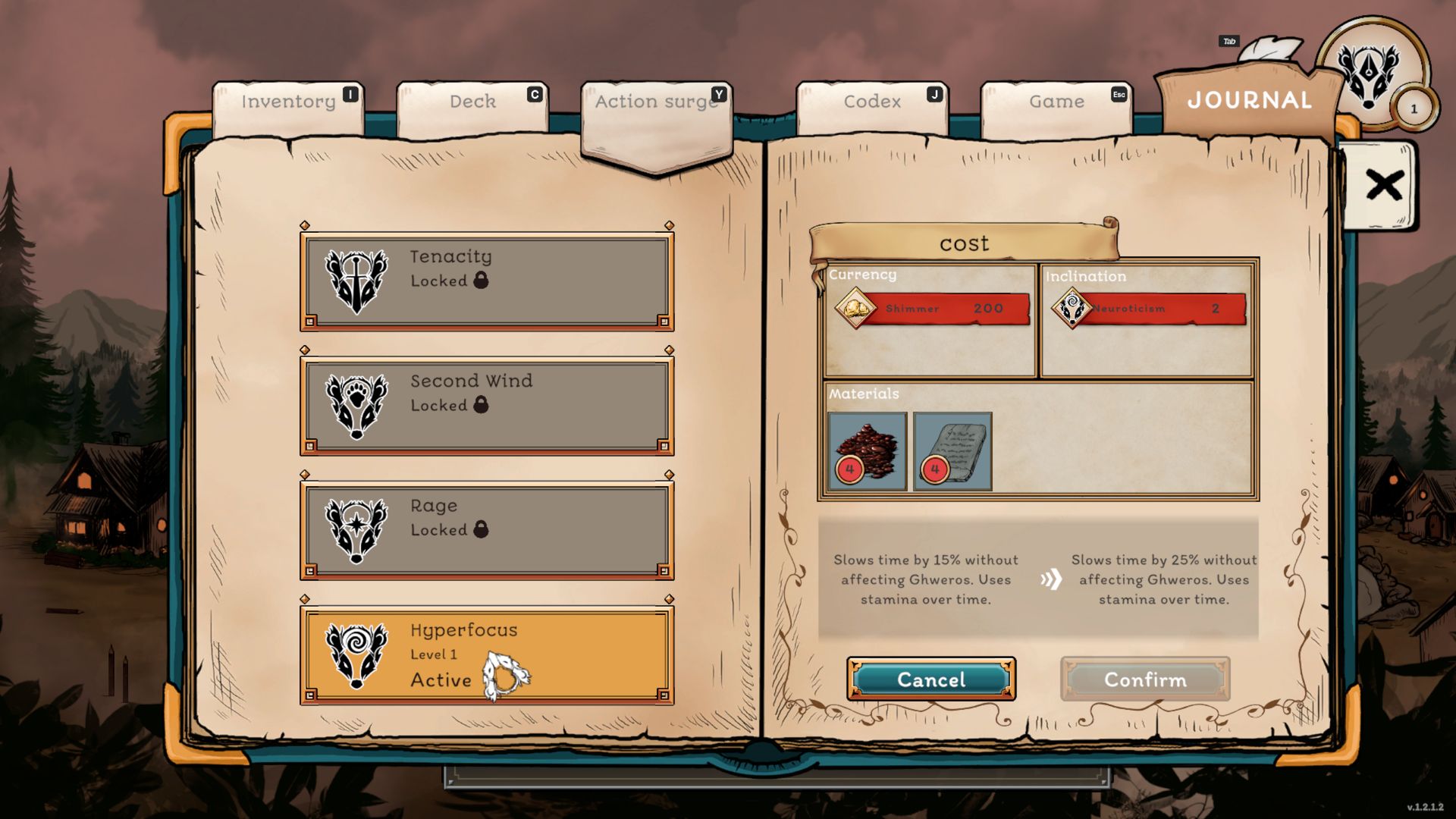
Task: Go to the Game tab
Action: pos(1056,102)
